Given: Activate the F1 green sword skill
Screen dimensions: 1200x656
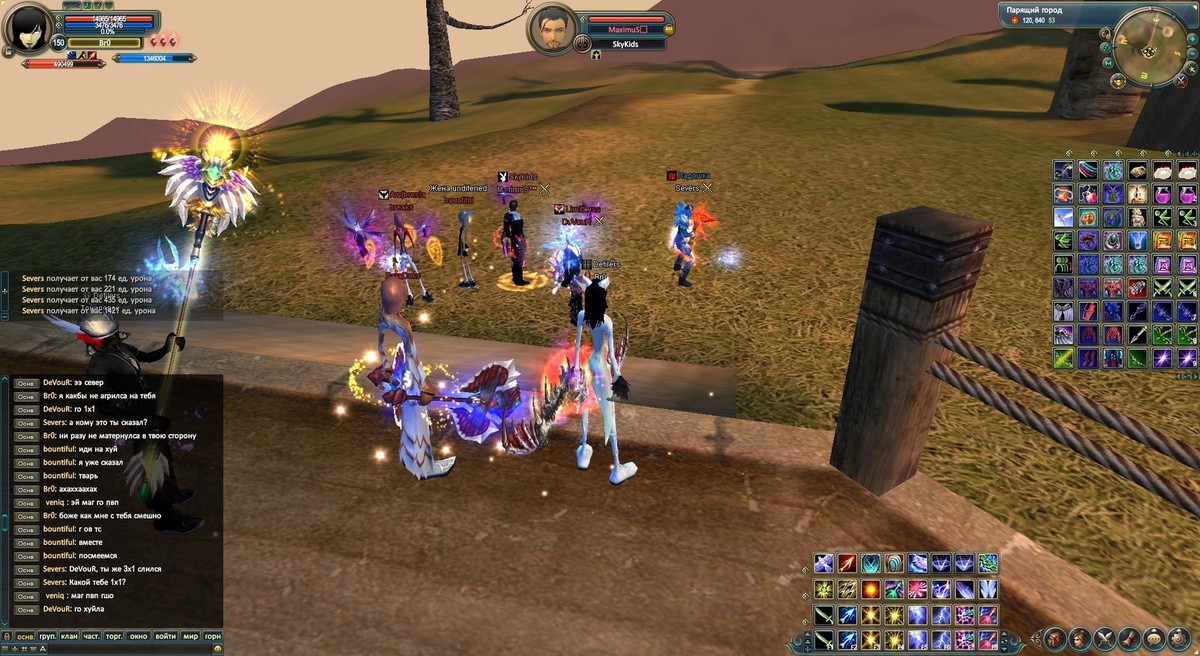Looking at the screenshot, I should tap(823, 639).
